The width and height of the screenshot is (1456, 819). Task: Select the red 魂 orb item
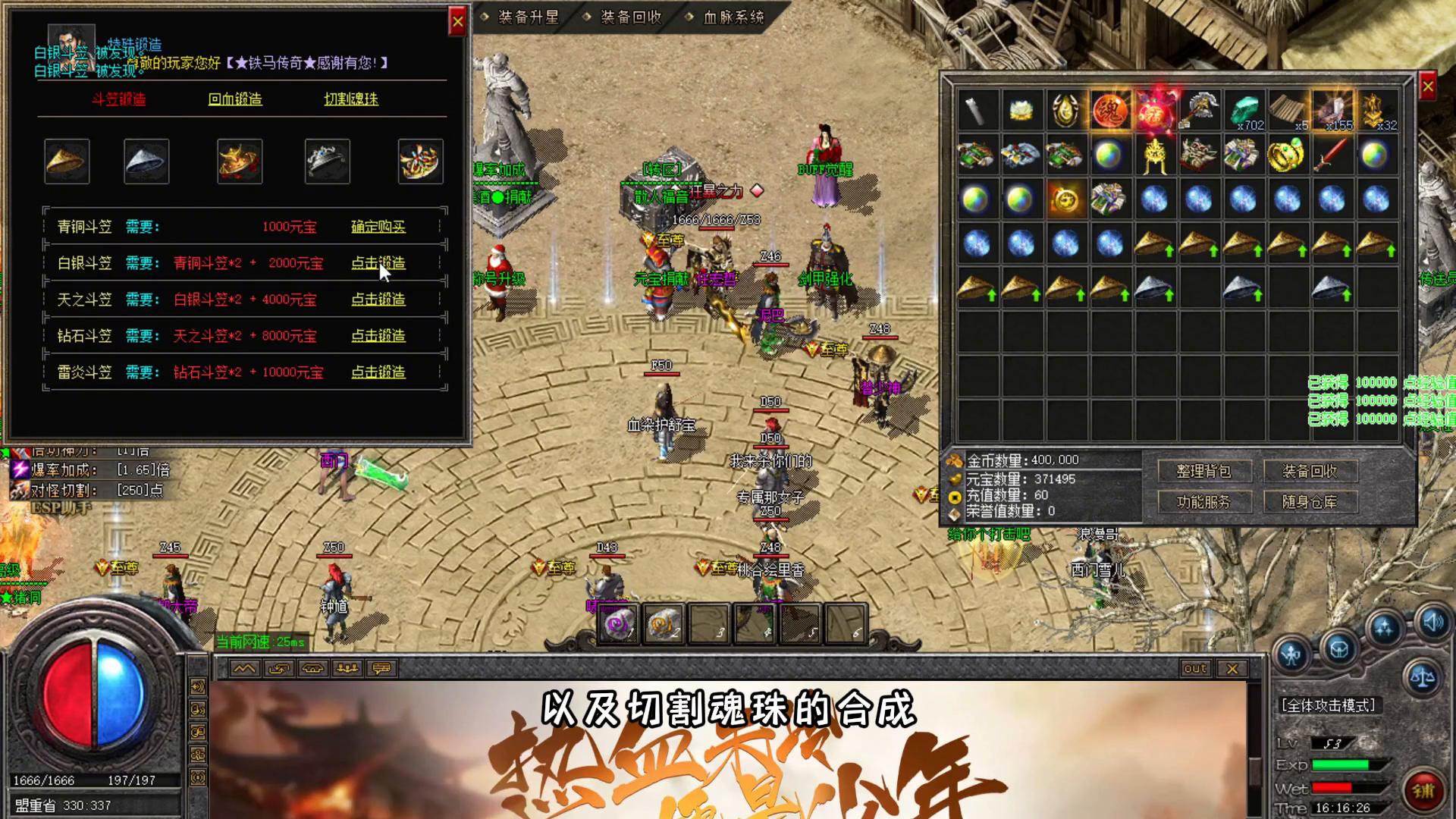pos(1109,111)
